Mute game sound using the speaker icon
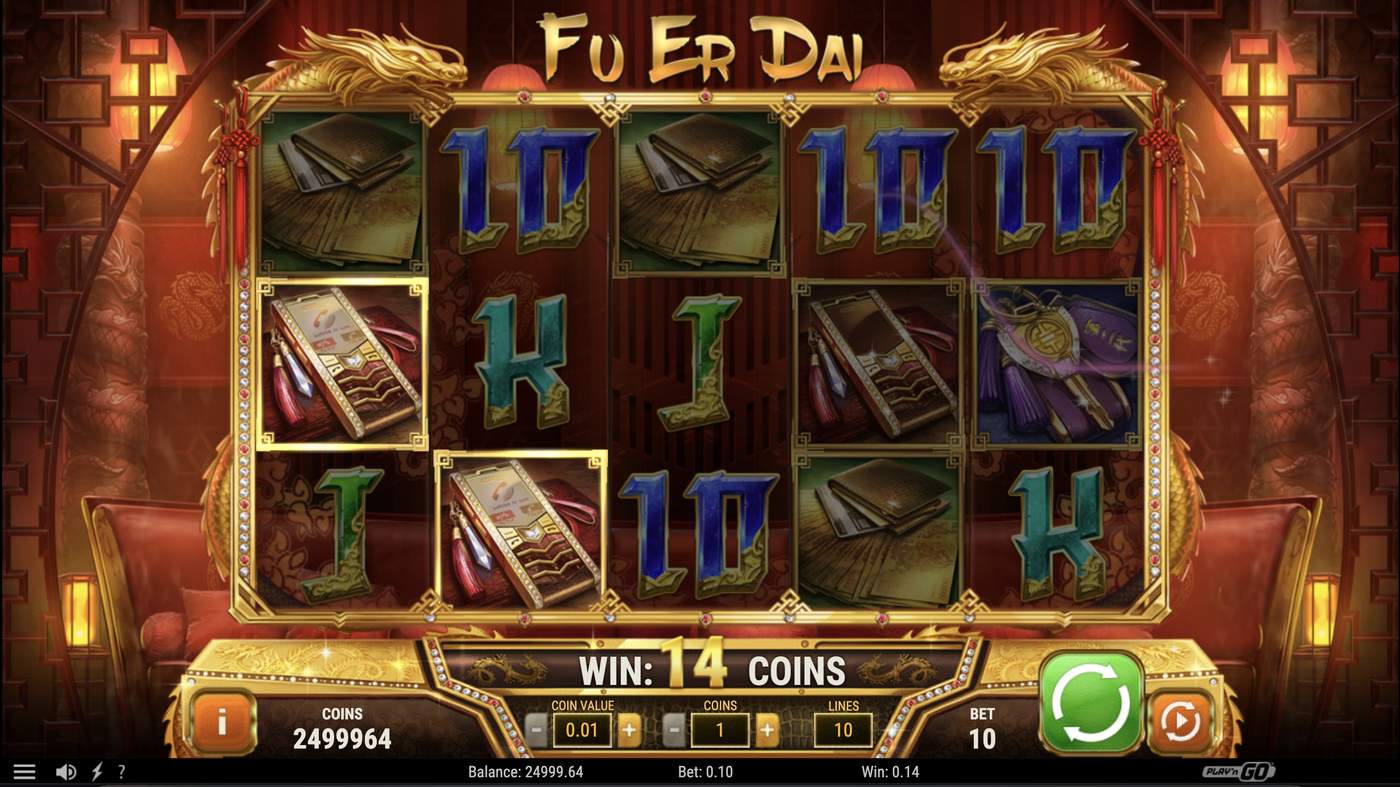Screen dimensions: 1400x787 pyautogui.click(x=65, y=771)
